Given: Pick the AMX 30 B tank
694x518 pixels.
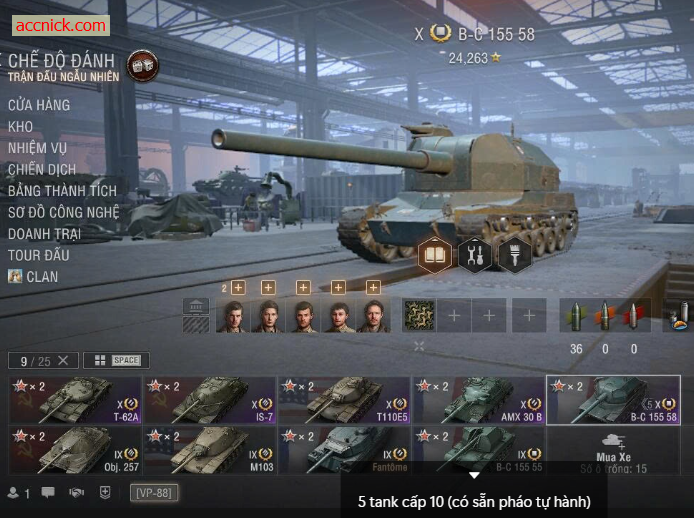Looking at the screenshot, I should click(478, 400).
